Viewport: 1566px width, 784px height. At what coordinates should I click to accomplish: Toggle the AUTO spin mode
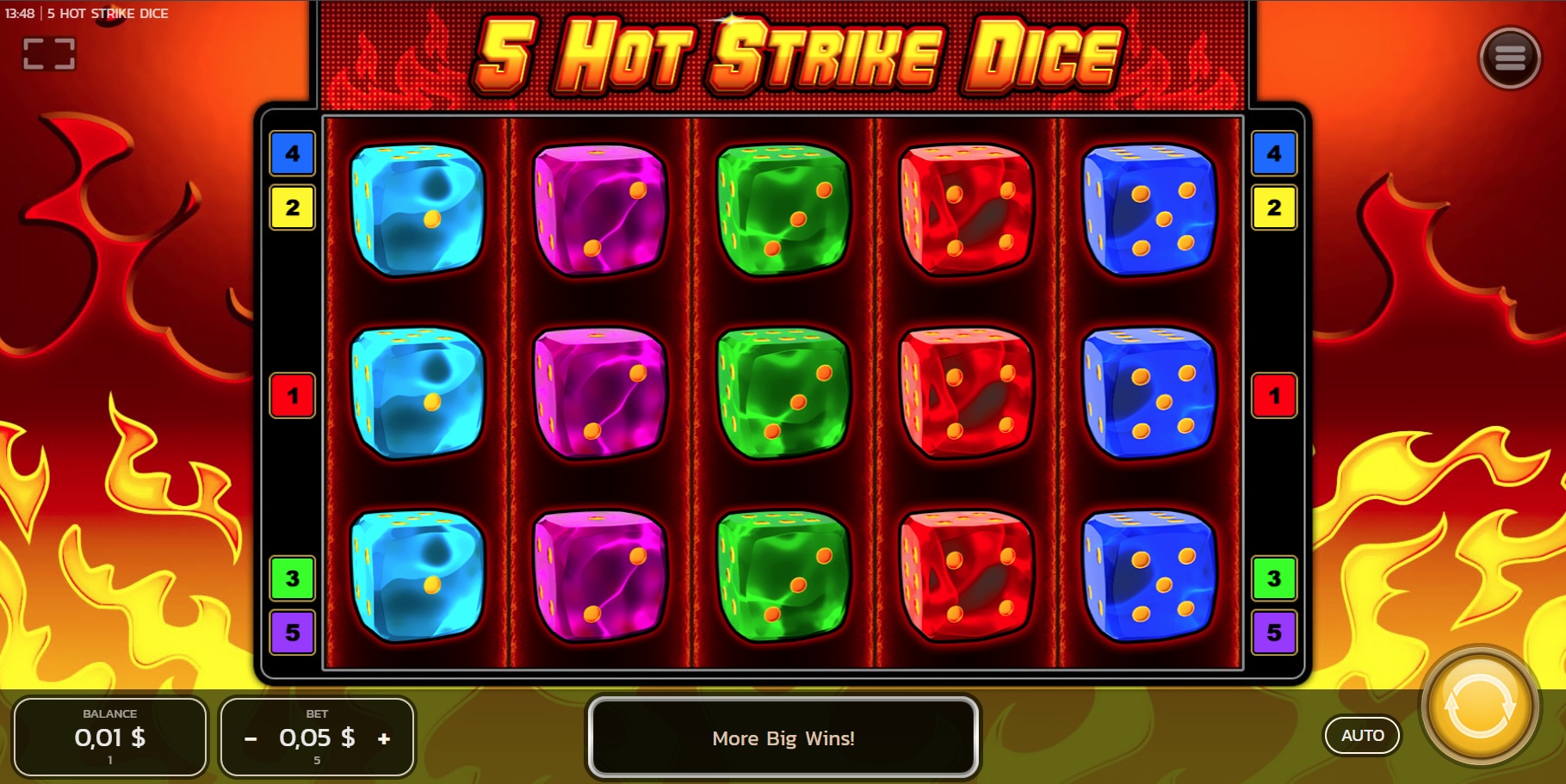[x=1362, y=736]
